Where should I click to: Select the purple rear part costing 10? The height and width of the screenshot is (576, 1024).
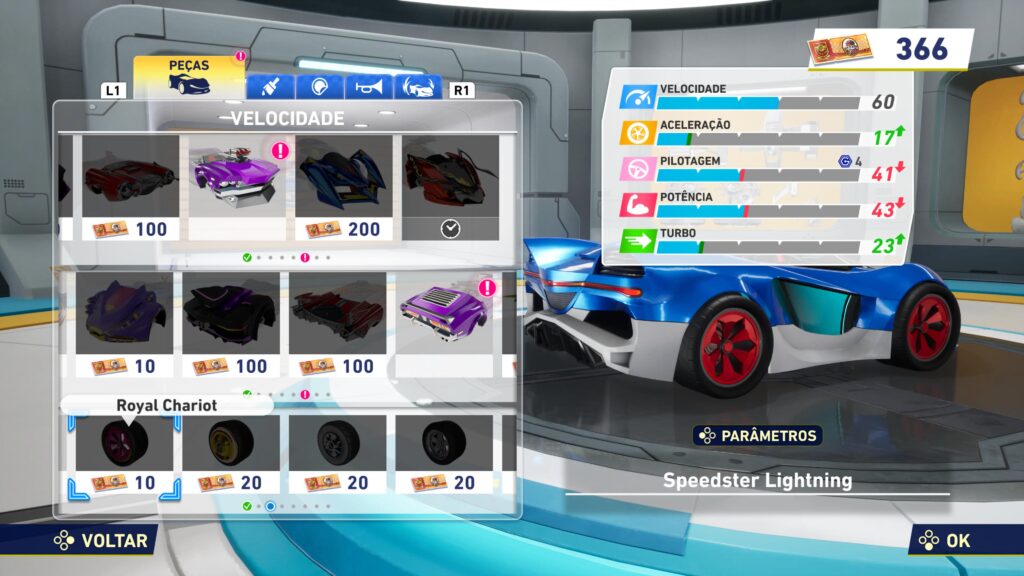pos(125,324)
